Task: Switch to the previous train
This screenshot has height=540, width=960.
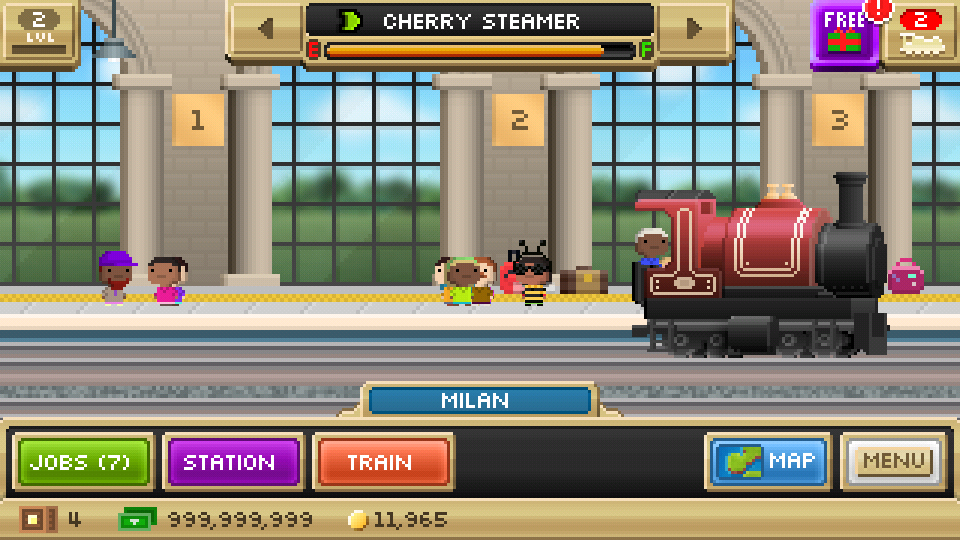Action: tap(265, 29)
